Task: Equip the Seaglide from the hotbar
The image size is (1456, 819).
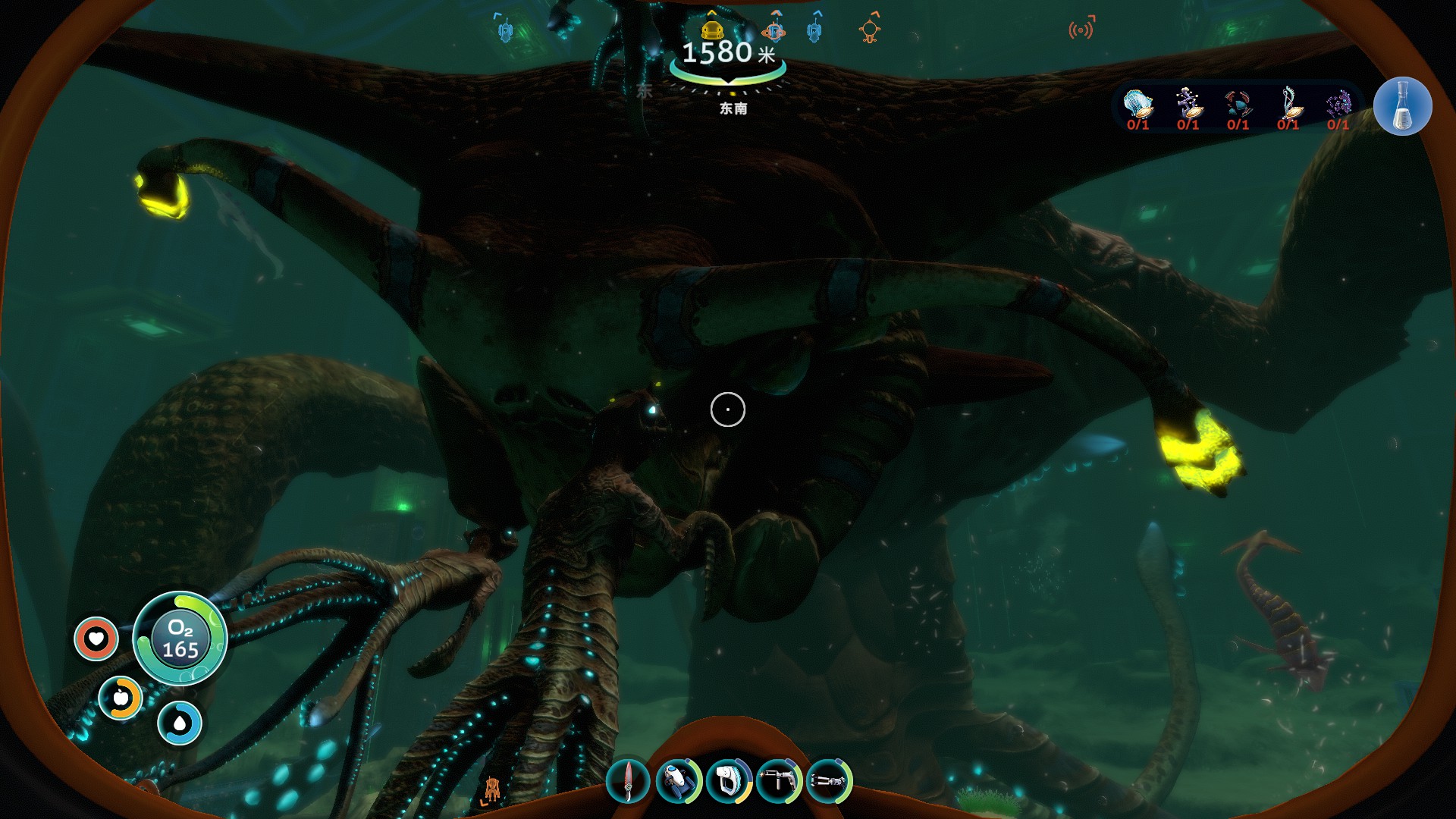Action: pos(678,781)
